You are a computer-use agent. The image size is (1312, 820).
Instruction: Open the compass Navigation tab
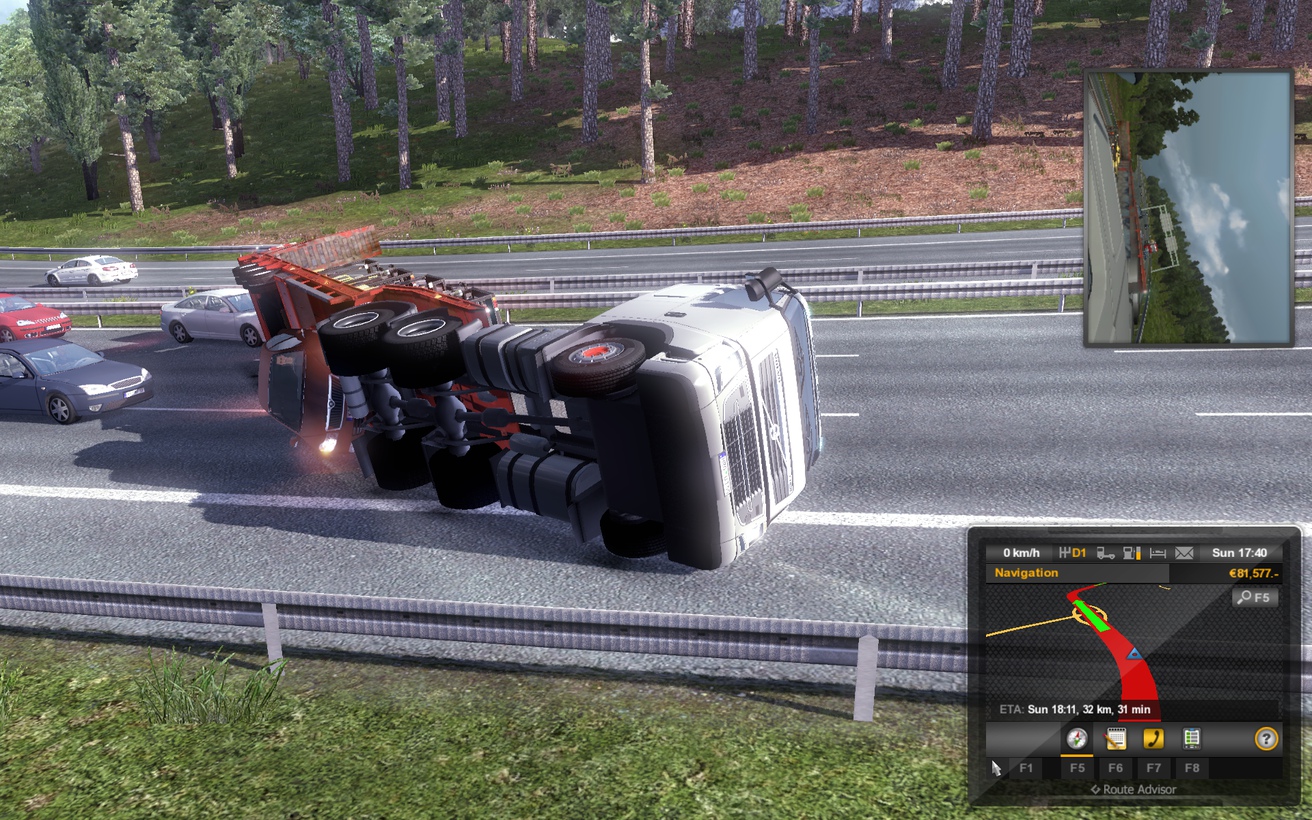point(1077,739)
